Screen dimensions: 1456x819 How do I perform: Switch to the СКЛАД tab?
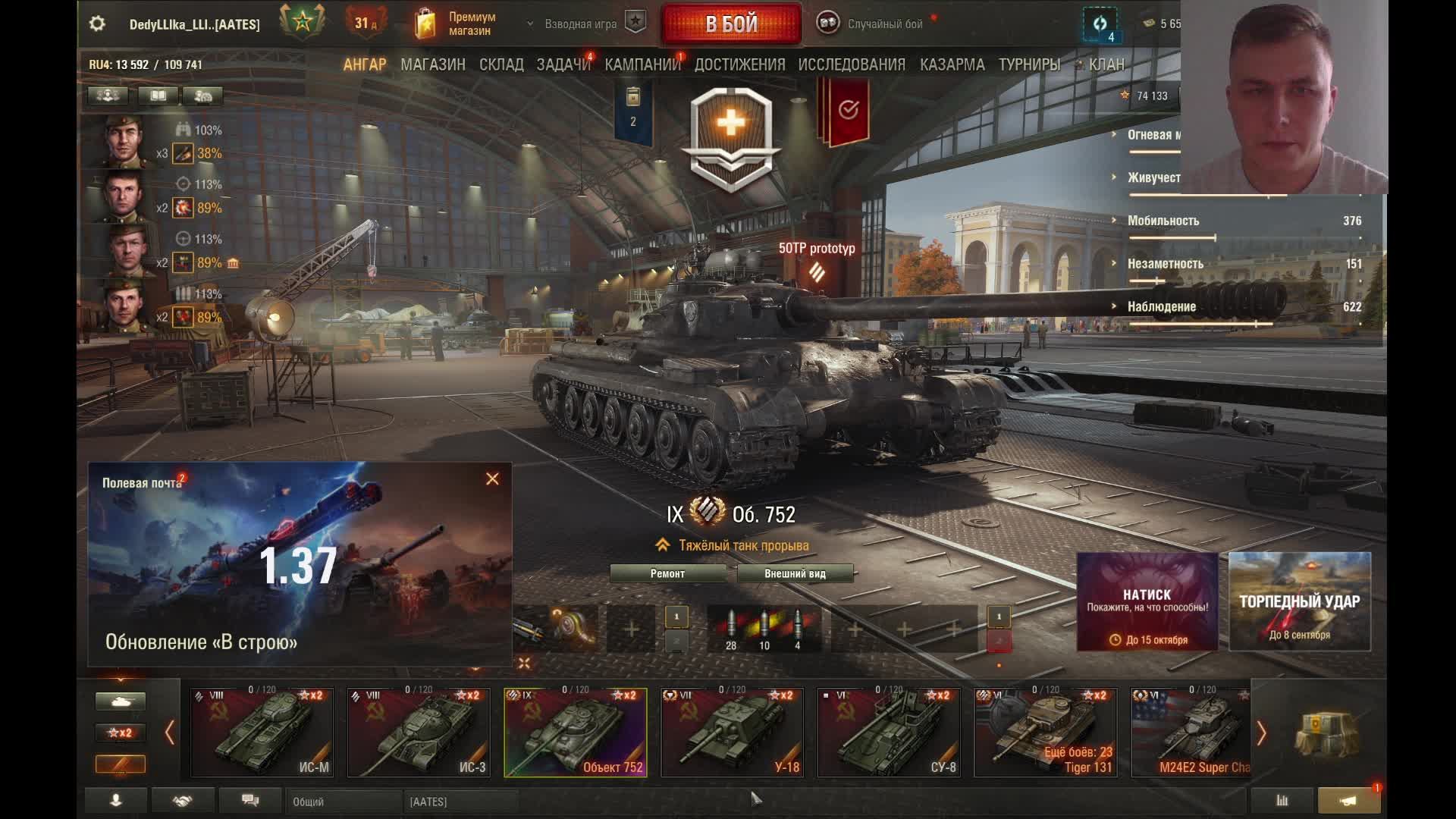coord(501,65)
